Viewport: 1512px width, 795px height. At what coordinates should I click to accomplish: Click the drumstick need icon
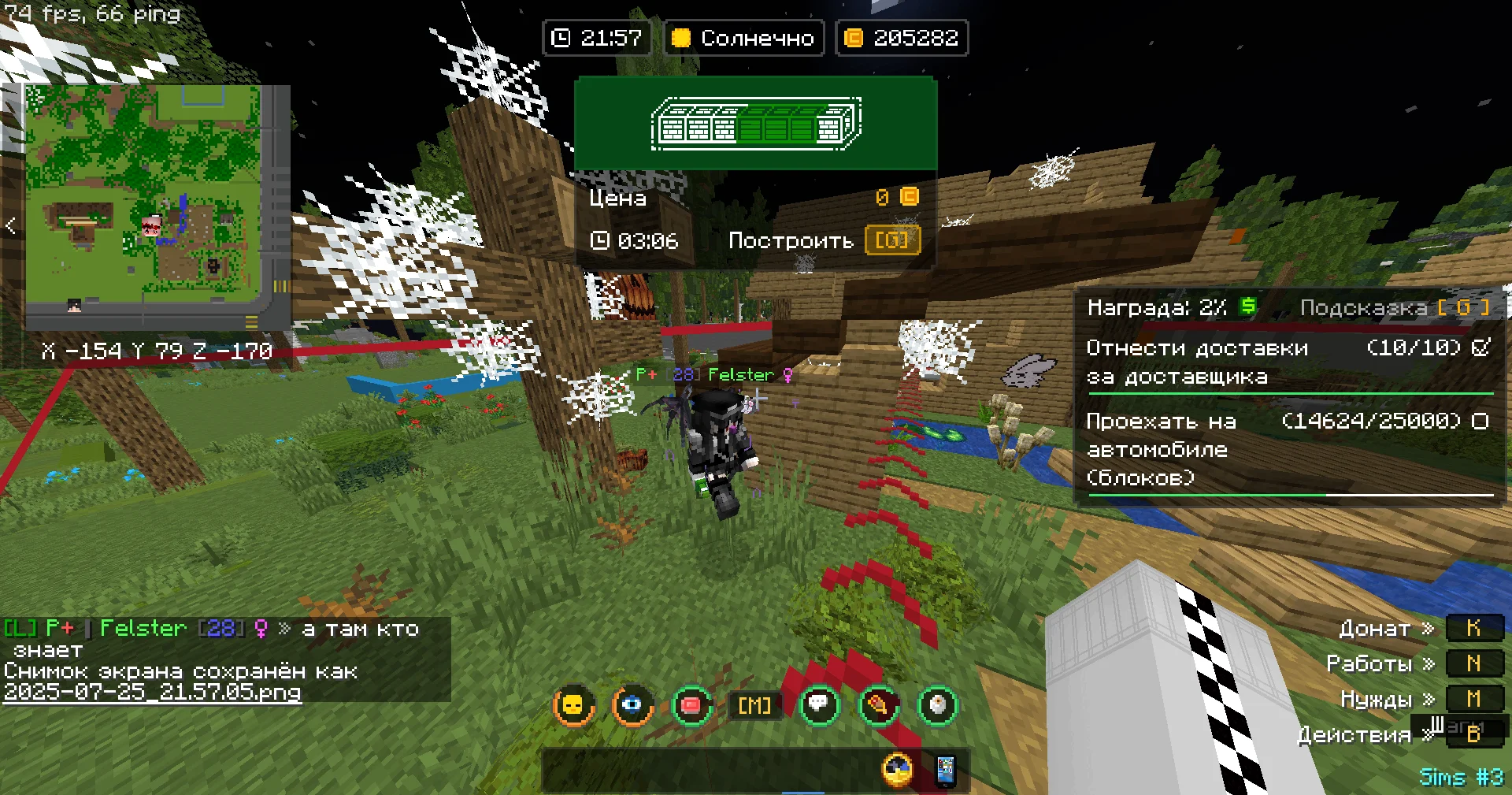click(x=878, y=705)
